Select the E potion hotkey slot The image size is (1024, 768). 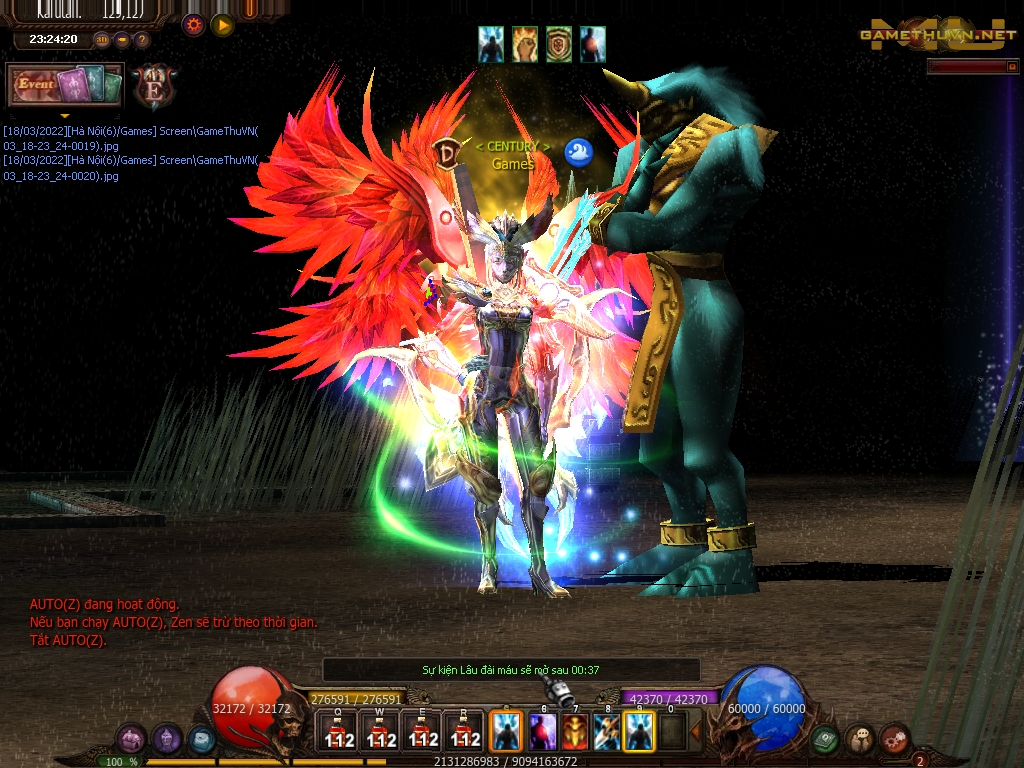pyautogui.click(x=422, y=732)
